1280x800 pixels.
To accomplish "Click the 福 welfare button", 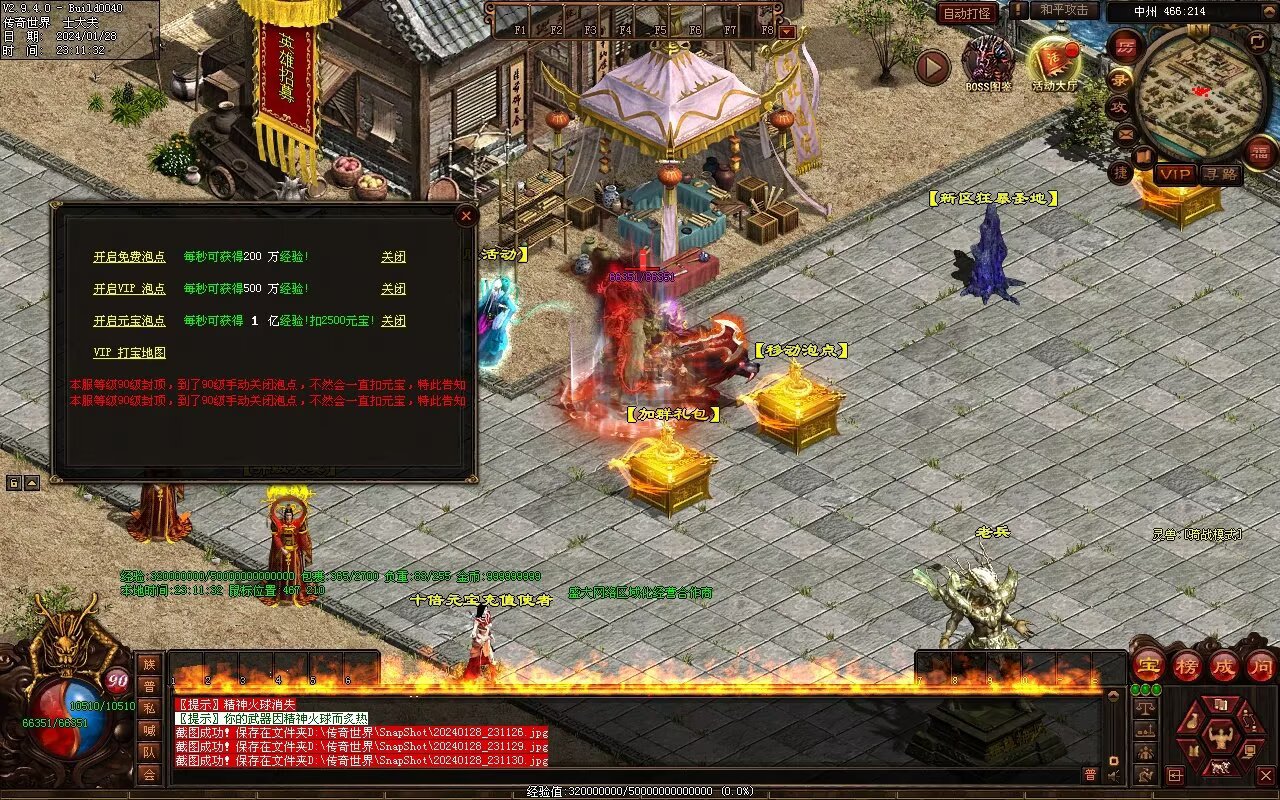I will pos(1260,152).
